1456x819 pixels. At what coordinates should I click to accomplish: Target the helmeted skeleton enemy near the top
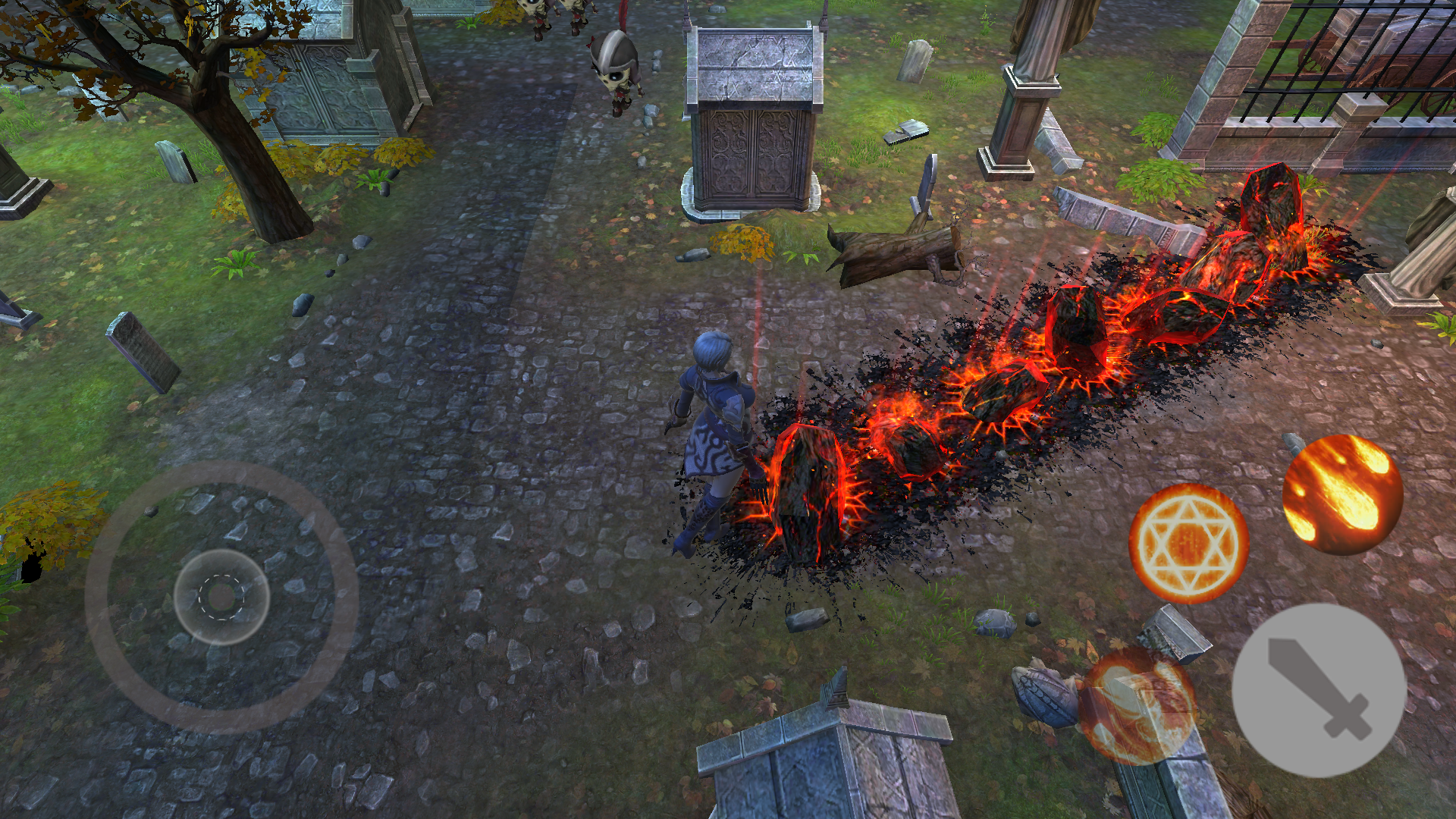pyautogui.click(x=614, y=68)
